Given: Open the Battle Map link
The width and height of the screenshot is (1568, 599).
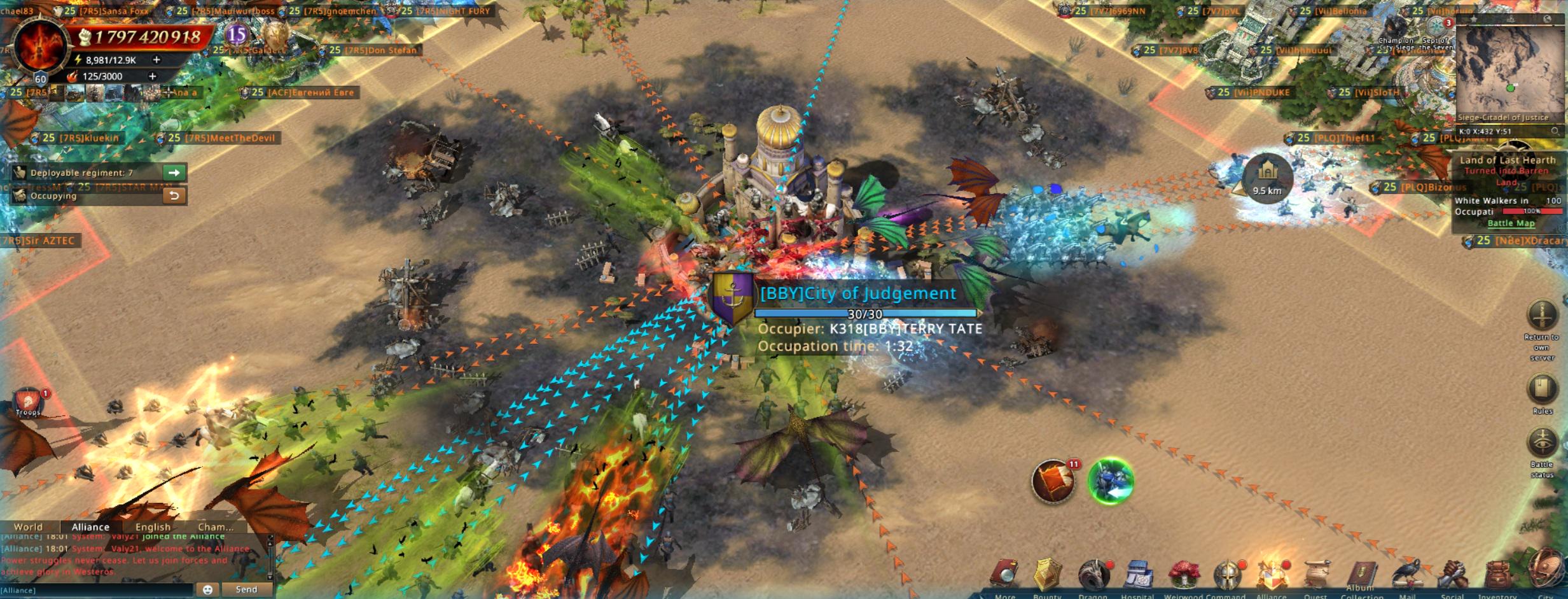Looking at the screenshot, I should [1511, 223].
